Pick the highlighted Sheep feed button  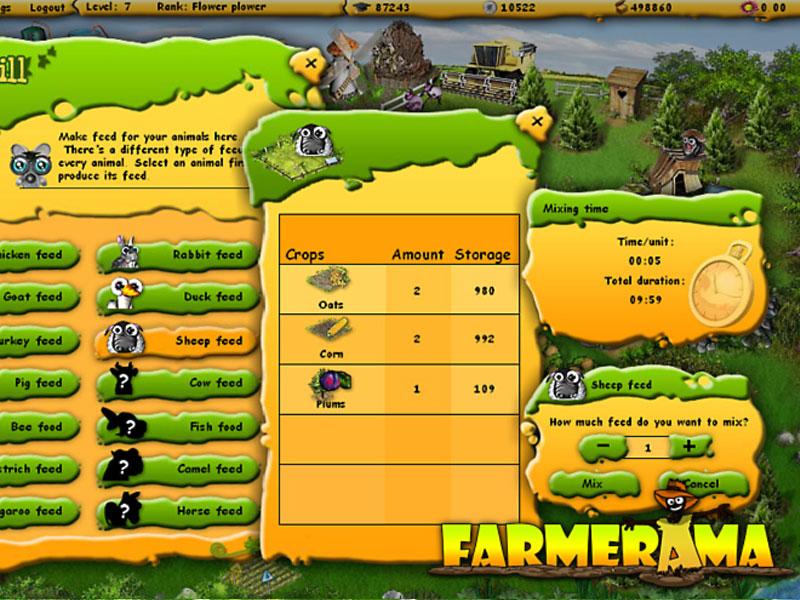coord(178,341)
